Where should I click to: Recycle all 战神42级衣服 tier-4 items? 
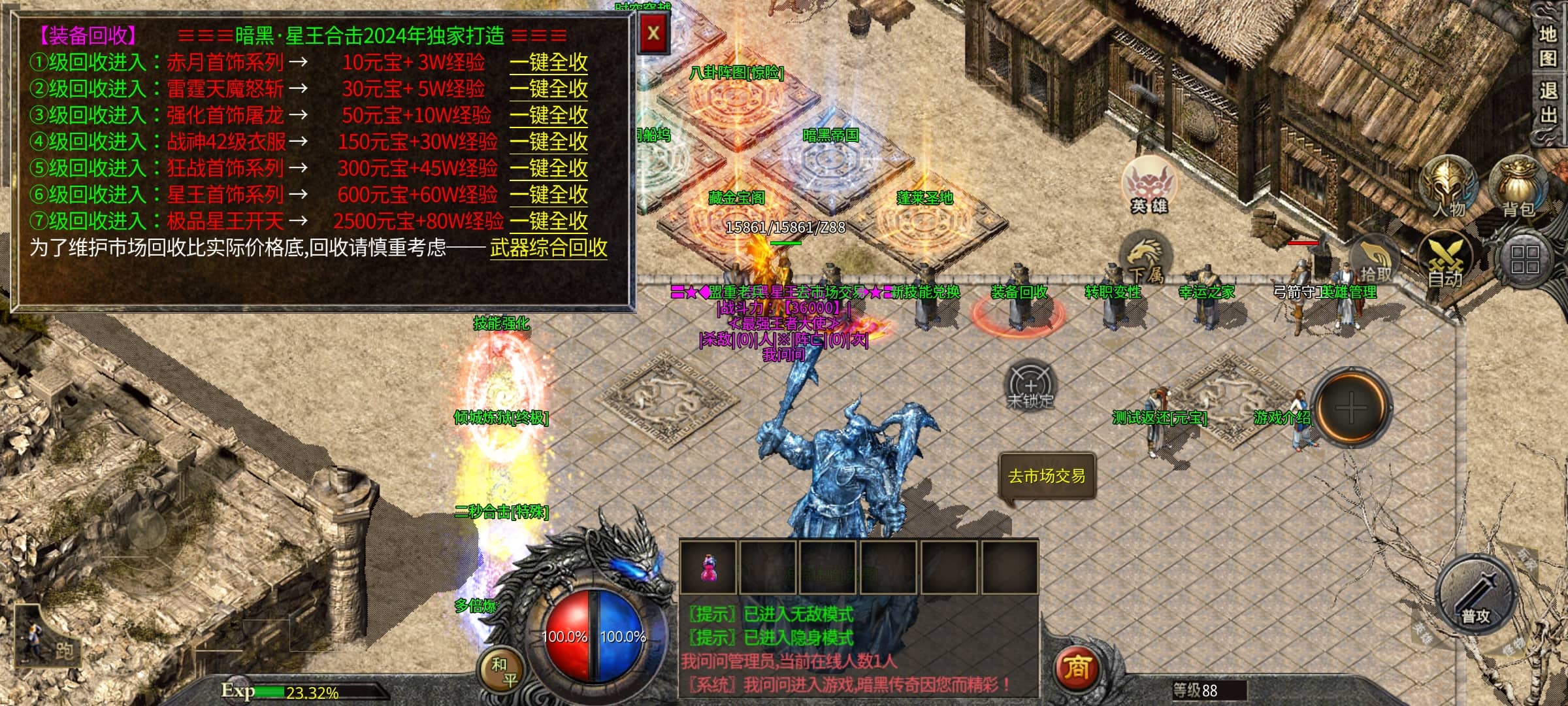click(x=548, y=142)
